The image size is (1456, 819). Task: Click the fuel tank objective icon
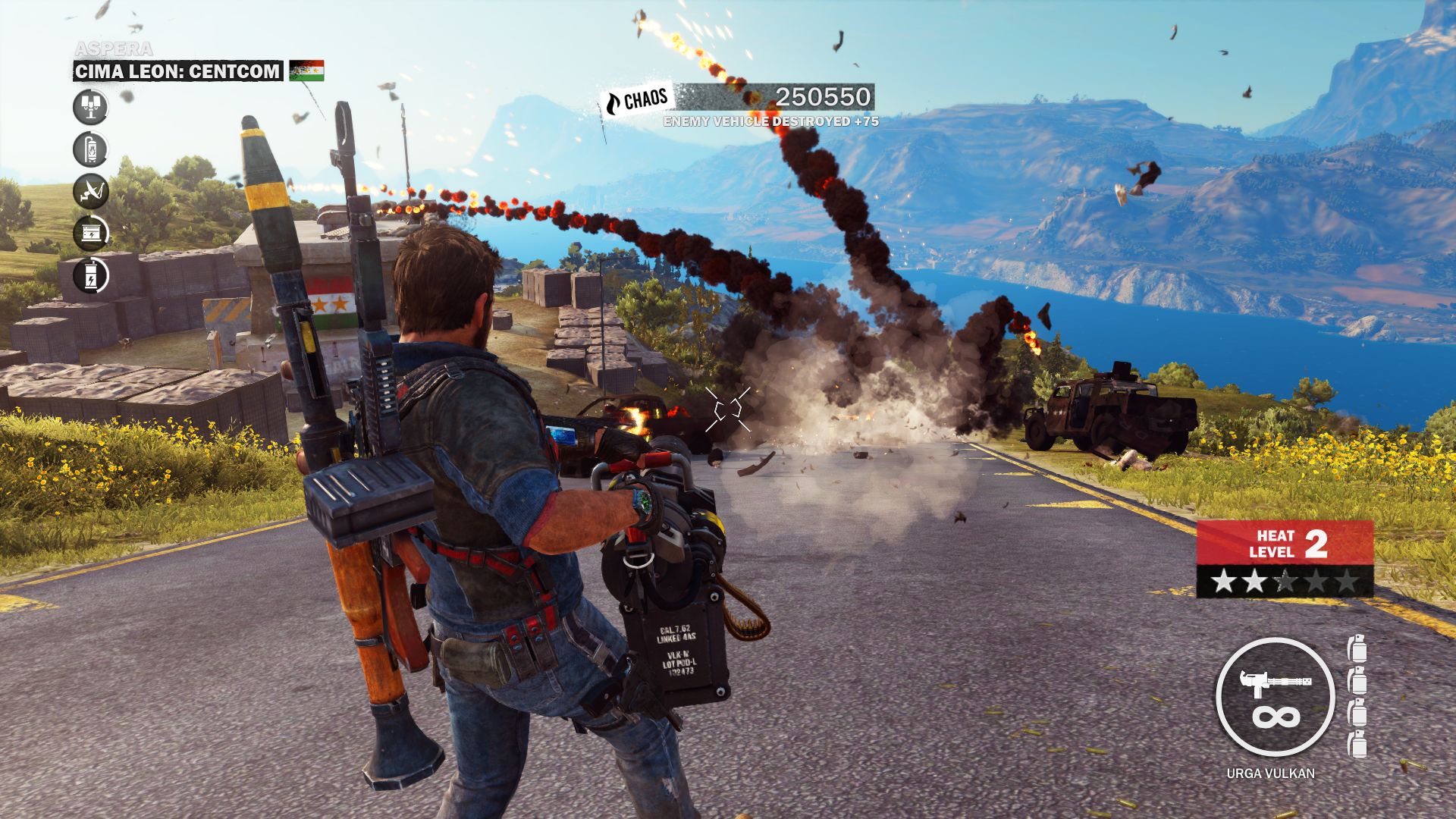(x=90, y=149)
